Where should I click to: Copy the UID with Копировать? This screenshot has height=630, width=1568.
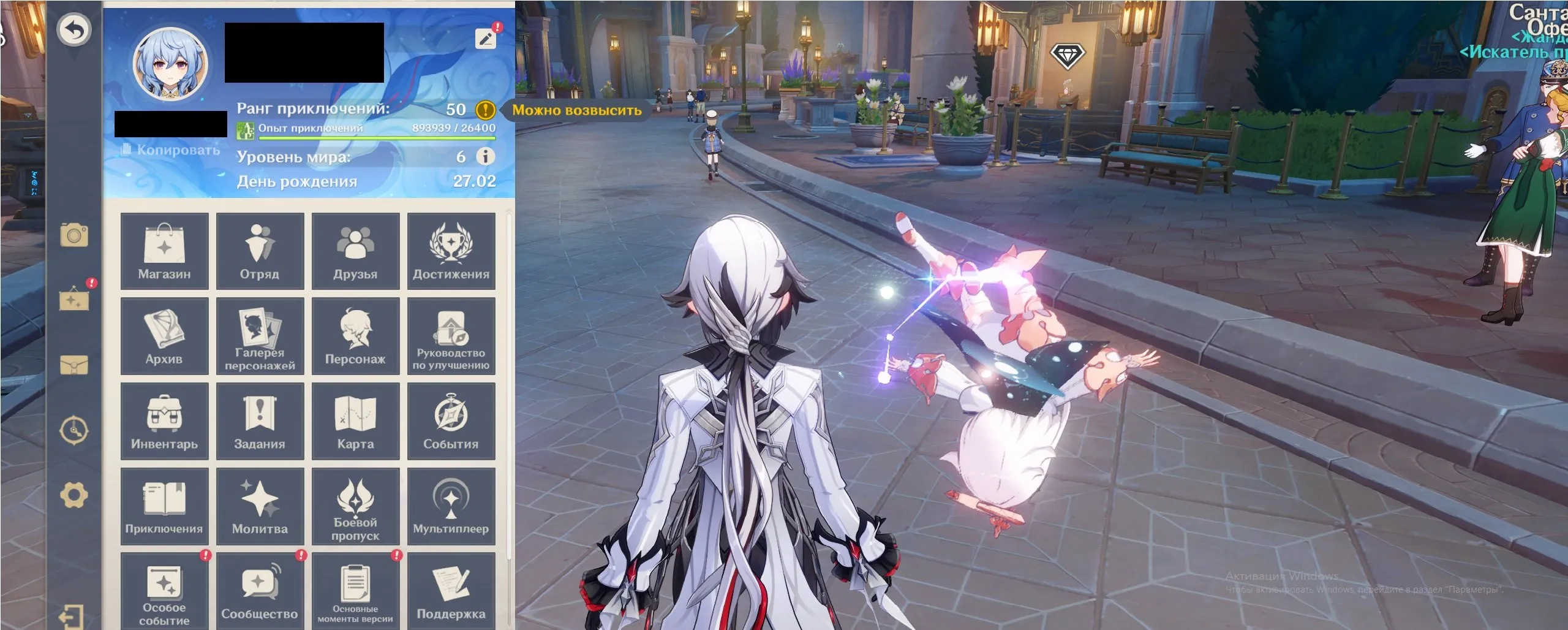pos(171,150)
